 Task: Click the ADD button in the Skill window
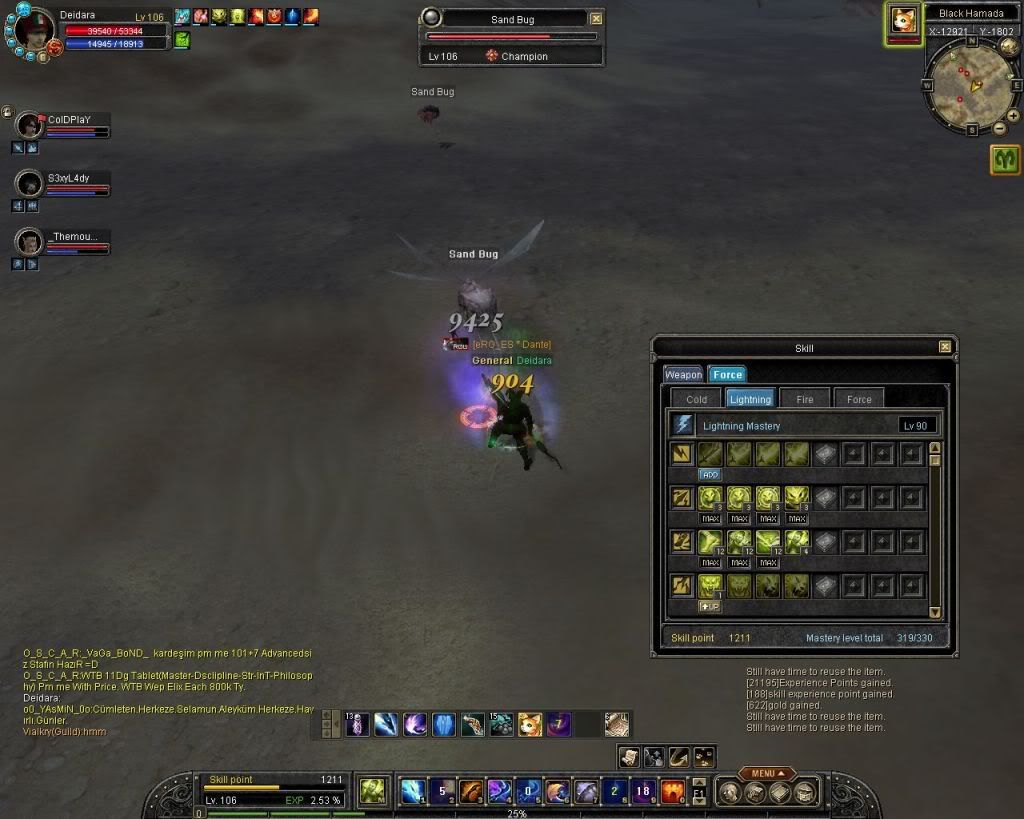[710, 475]
